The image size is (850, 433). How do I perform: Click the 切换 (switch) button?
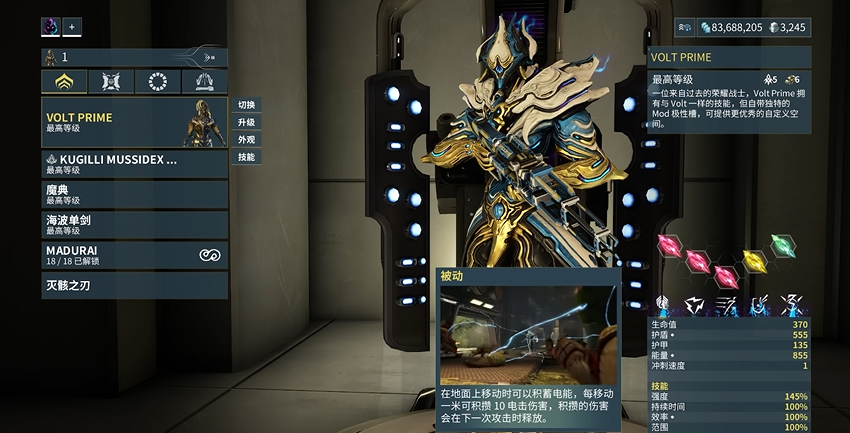click(246, 105)
